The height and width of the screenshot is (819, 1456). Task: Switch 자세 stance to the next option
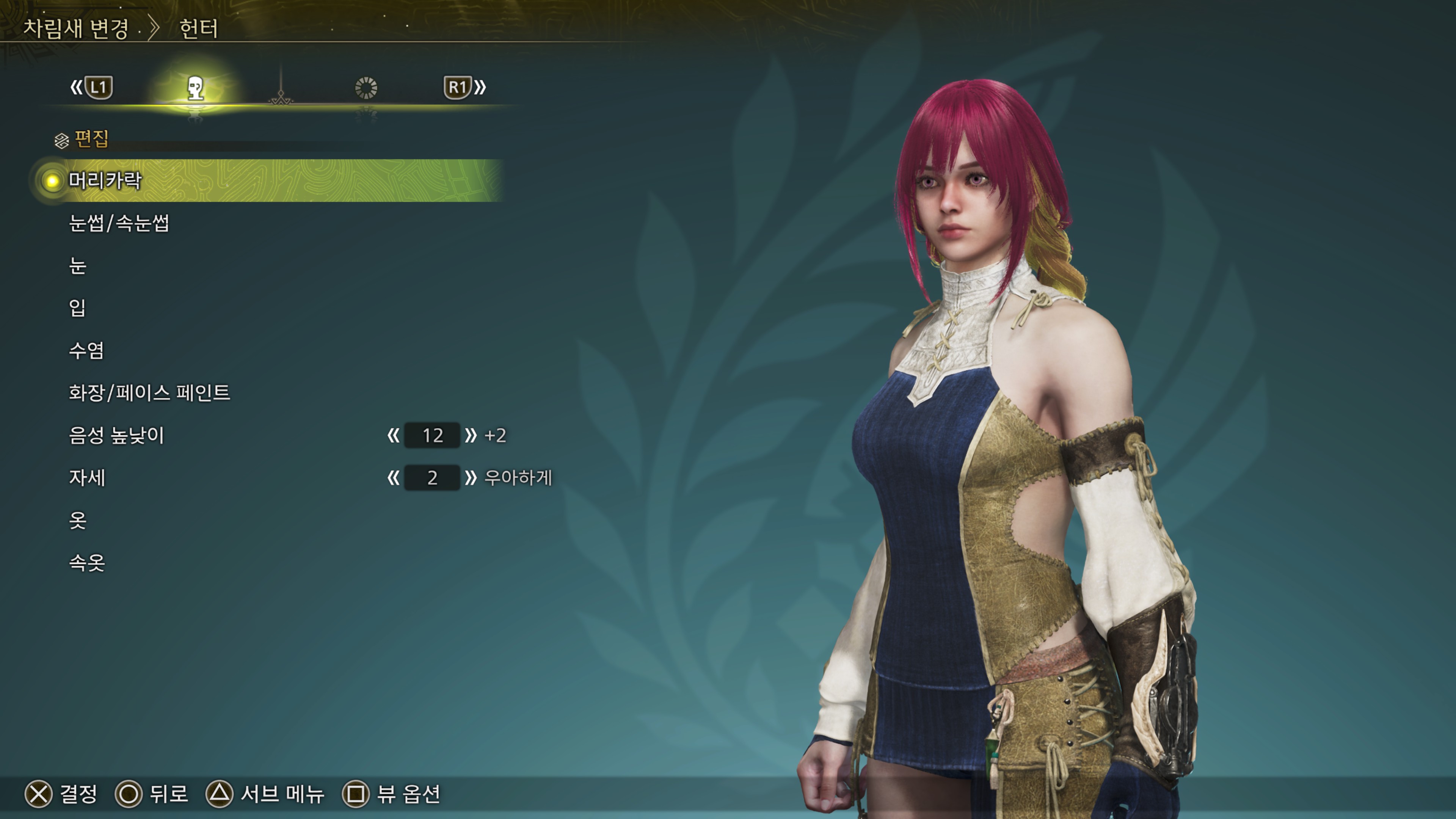[x=470, y=478]
